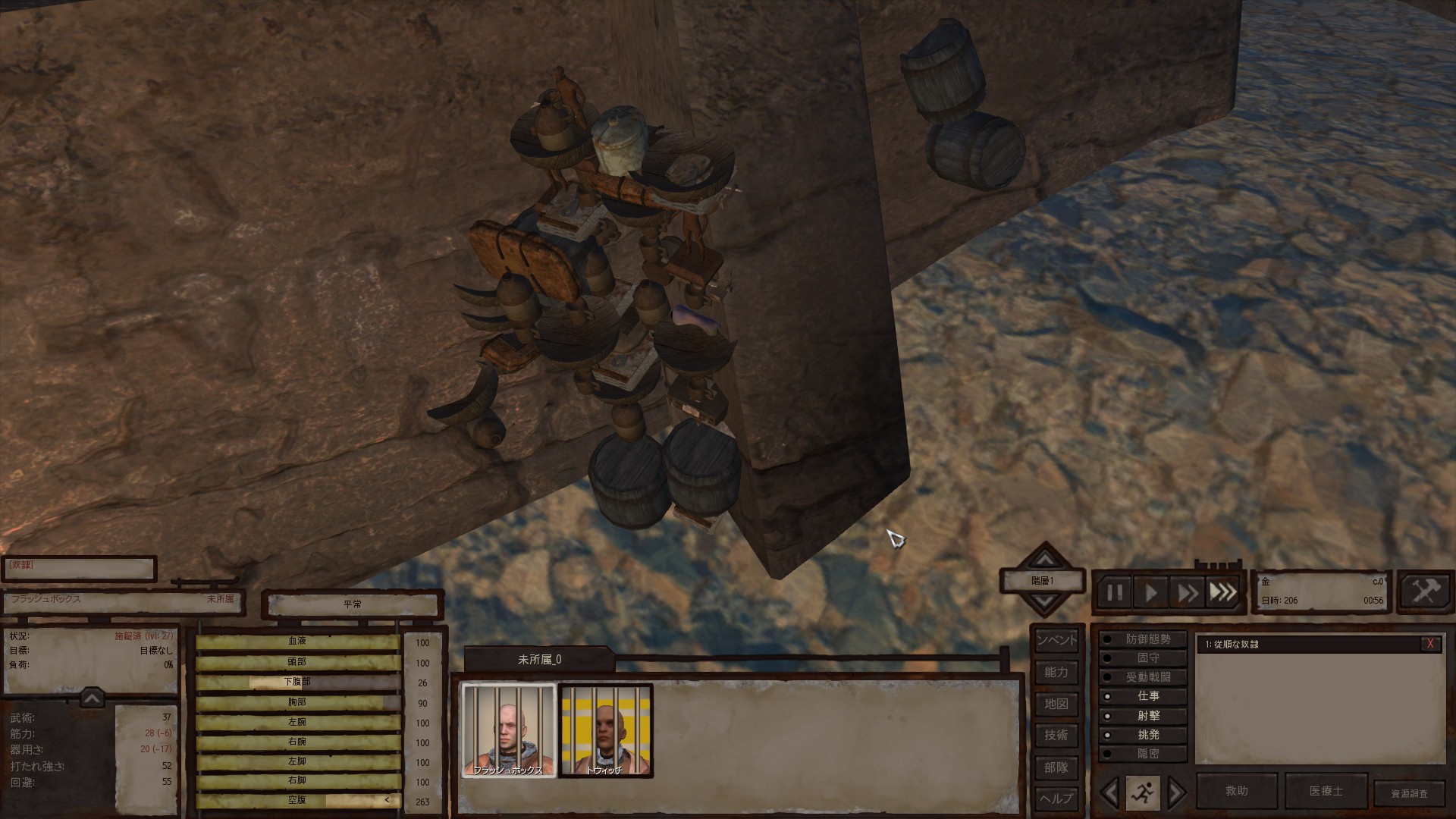The image size is (1456, 819).
Task: Select the トウィッチ character portrait
Action: [605, 730]
